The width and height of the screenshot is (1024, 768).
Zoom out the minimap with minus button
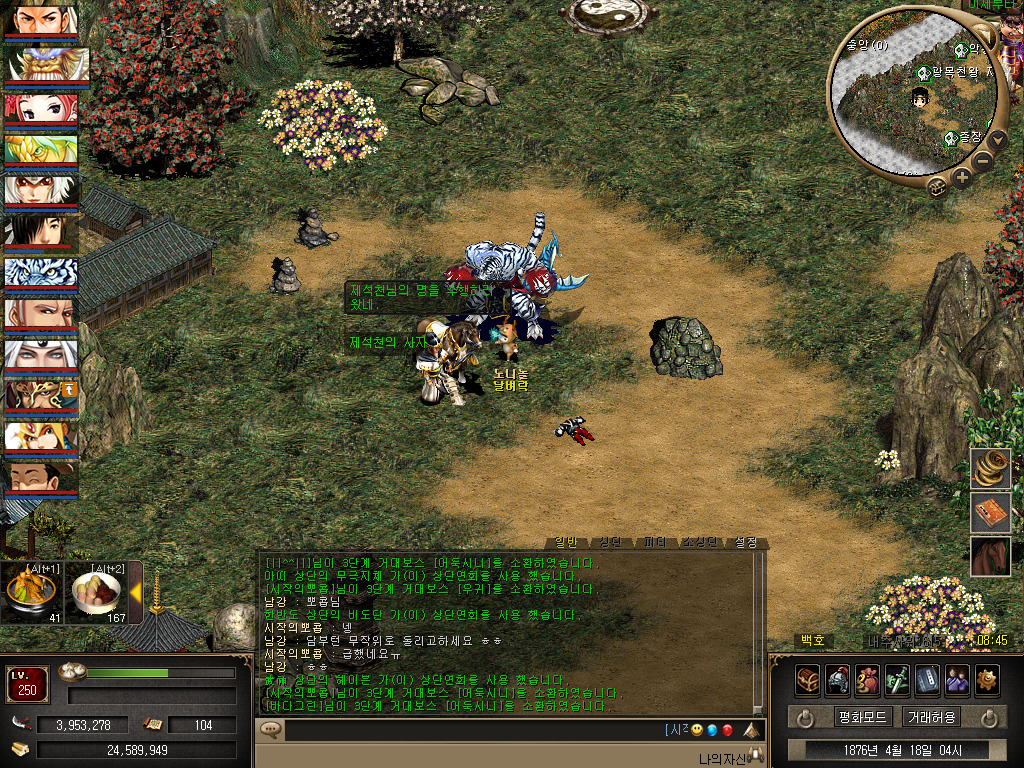(x=984, y=160)
